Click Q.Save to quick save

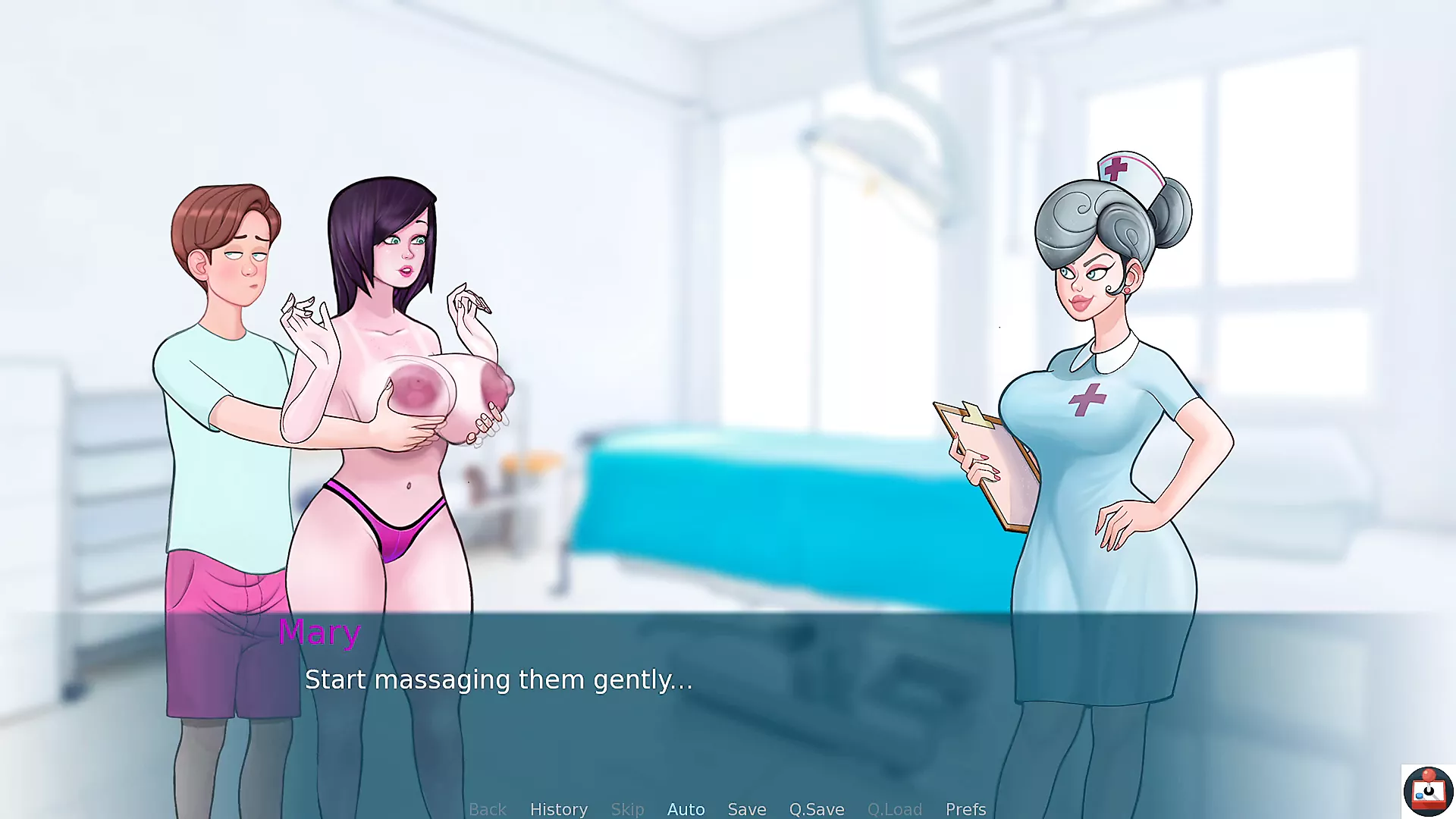[817, 809]
